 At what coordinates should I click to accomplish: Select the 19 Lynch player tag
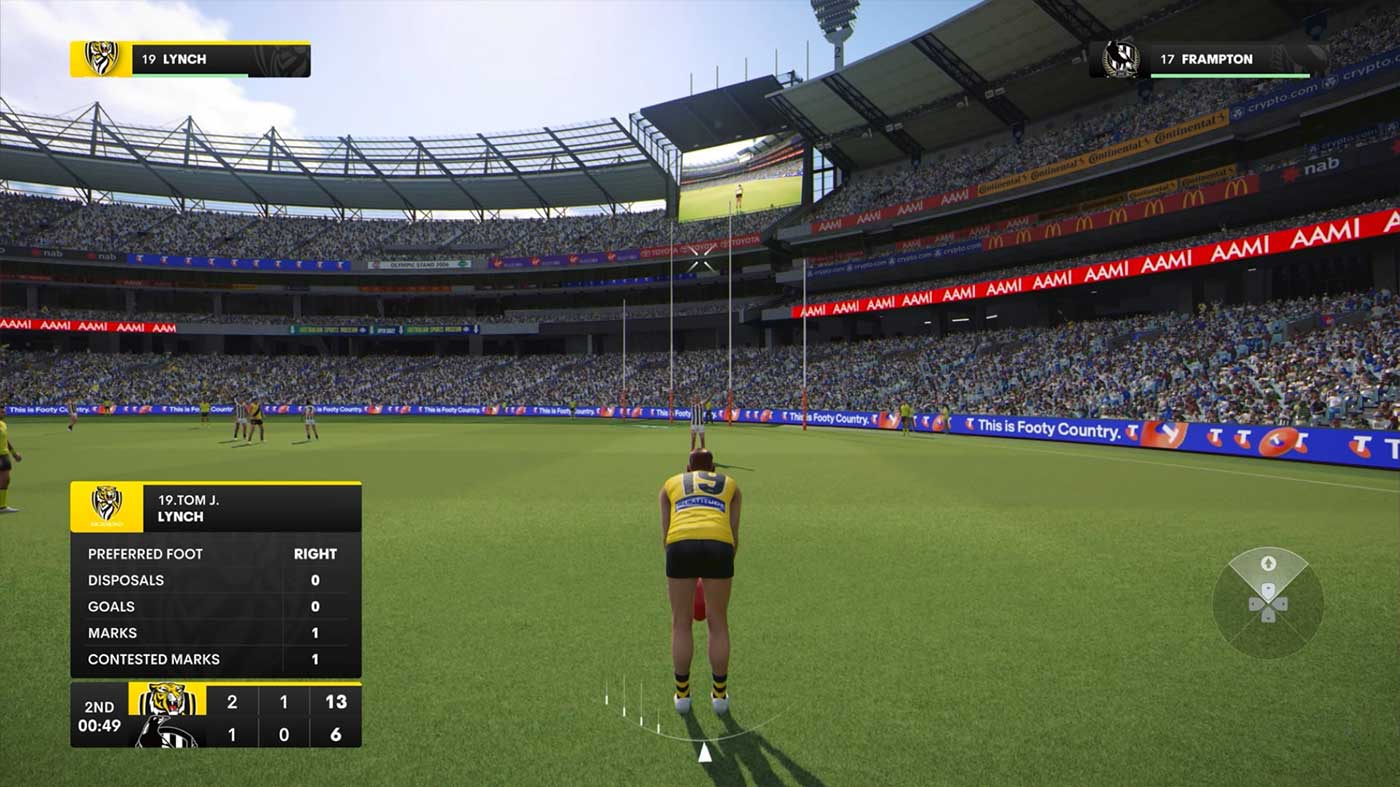(x=190, y=59)
